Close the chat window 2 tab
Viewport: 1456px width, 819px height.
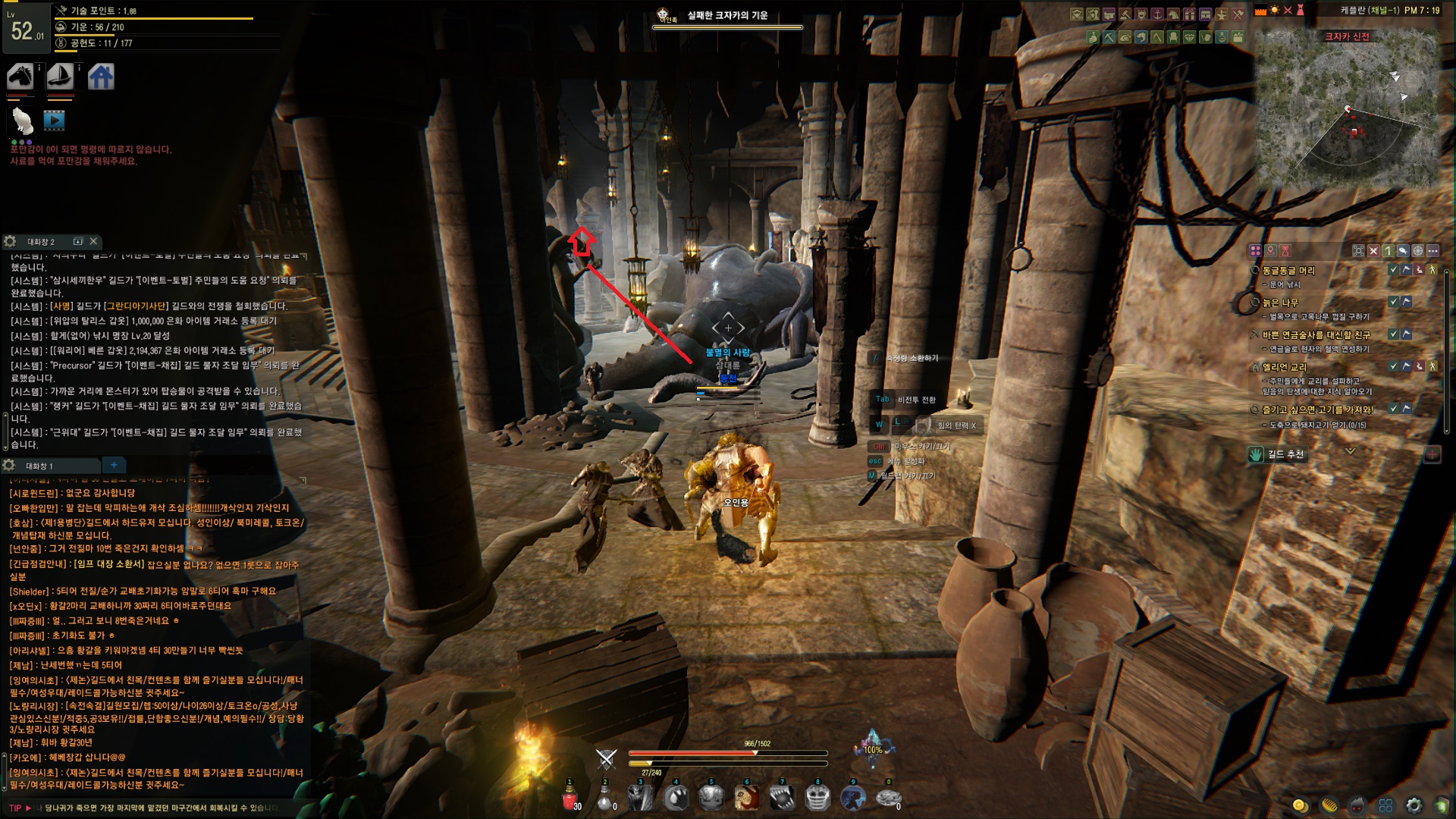pyautogui.click(x=93, y=241)
